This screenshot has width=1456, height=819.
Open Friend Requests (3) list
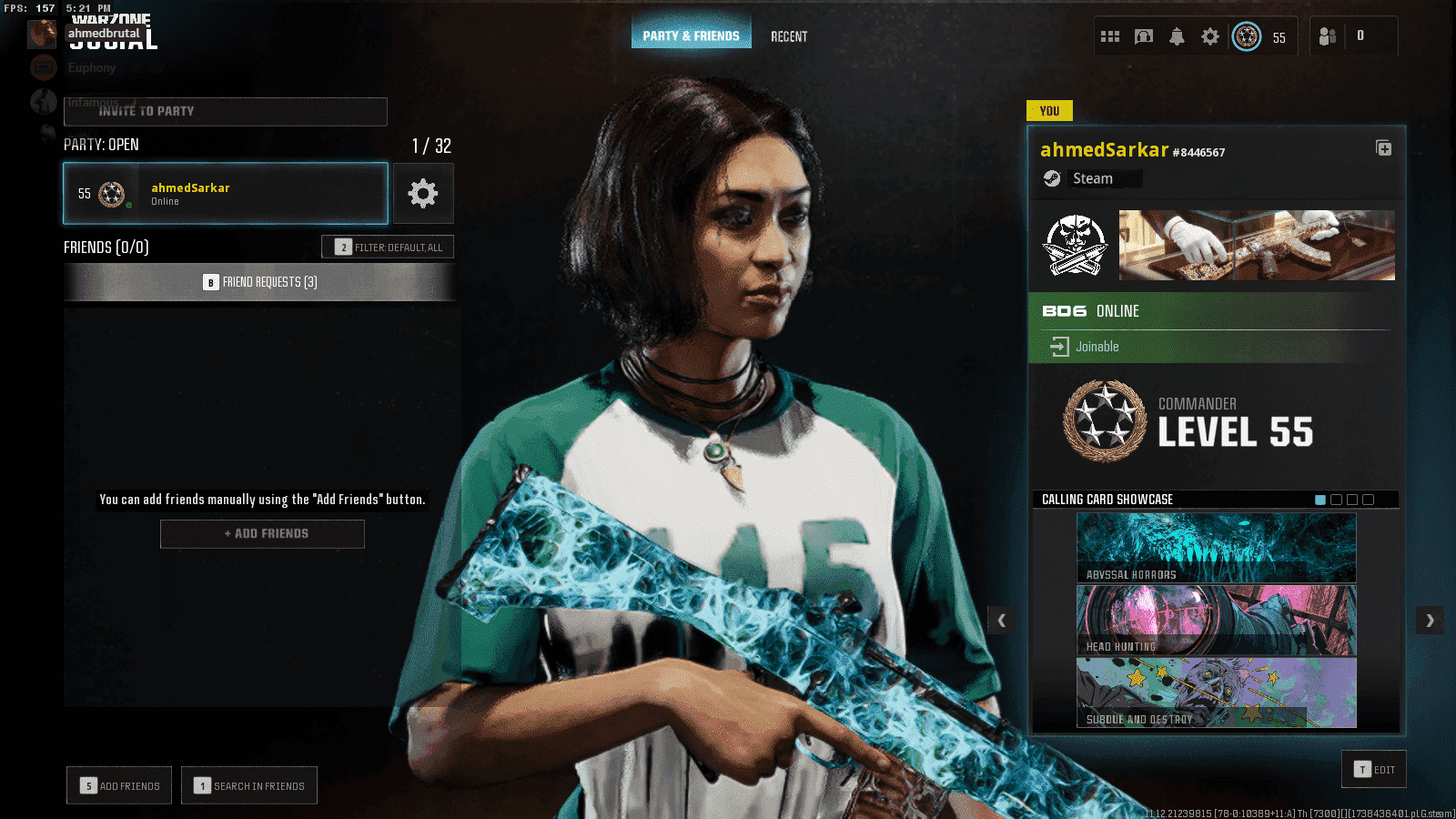click(259, 282)
